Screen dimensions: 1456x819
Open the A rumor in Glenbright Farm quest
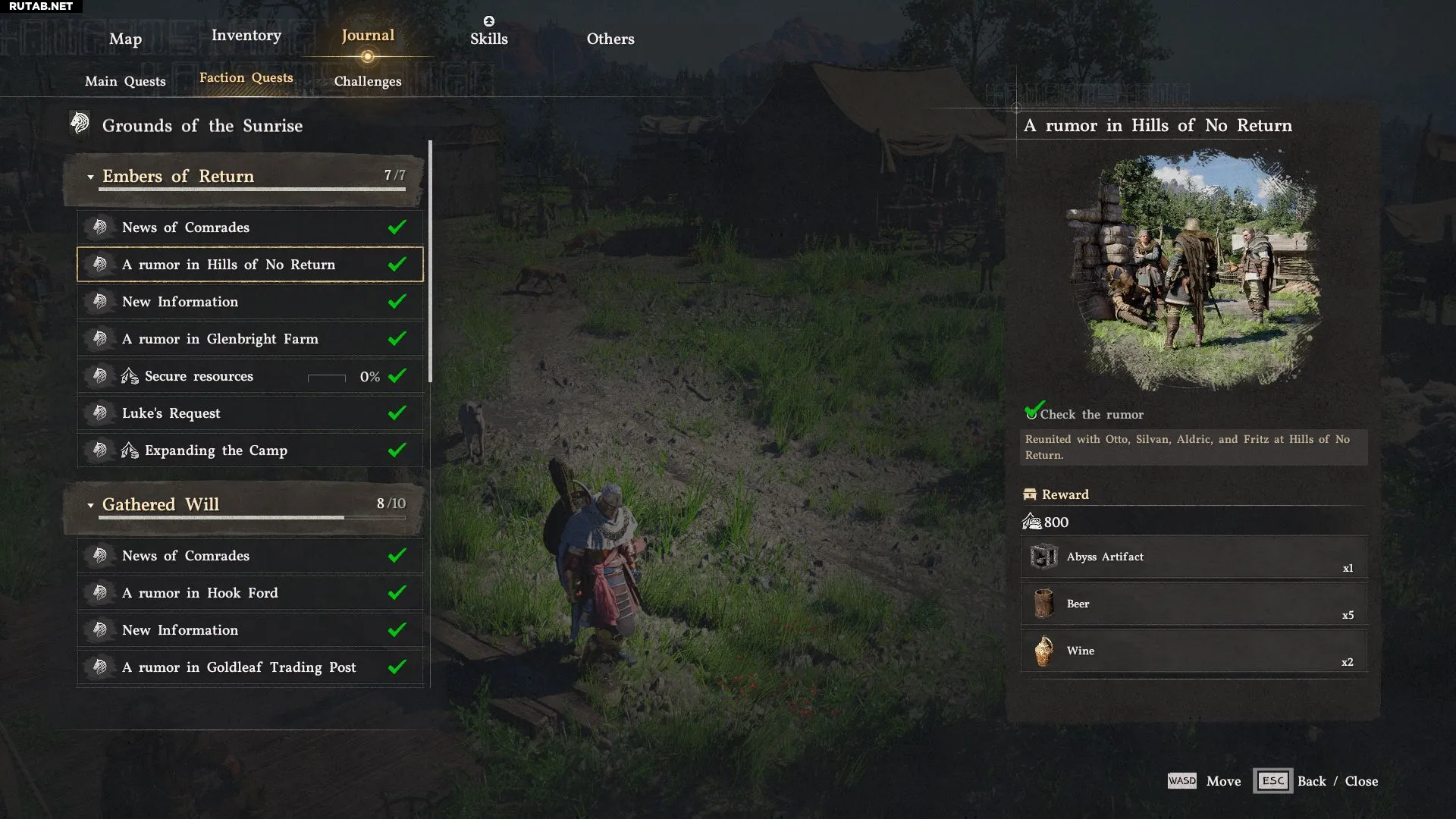click(250, 338)
